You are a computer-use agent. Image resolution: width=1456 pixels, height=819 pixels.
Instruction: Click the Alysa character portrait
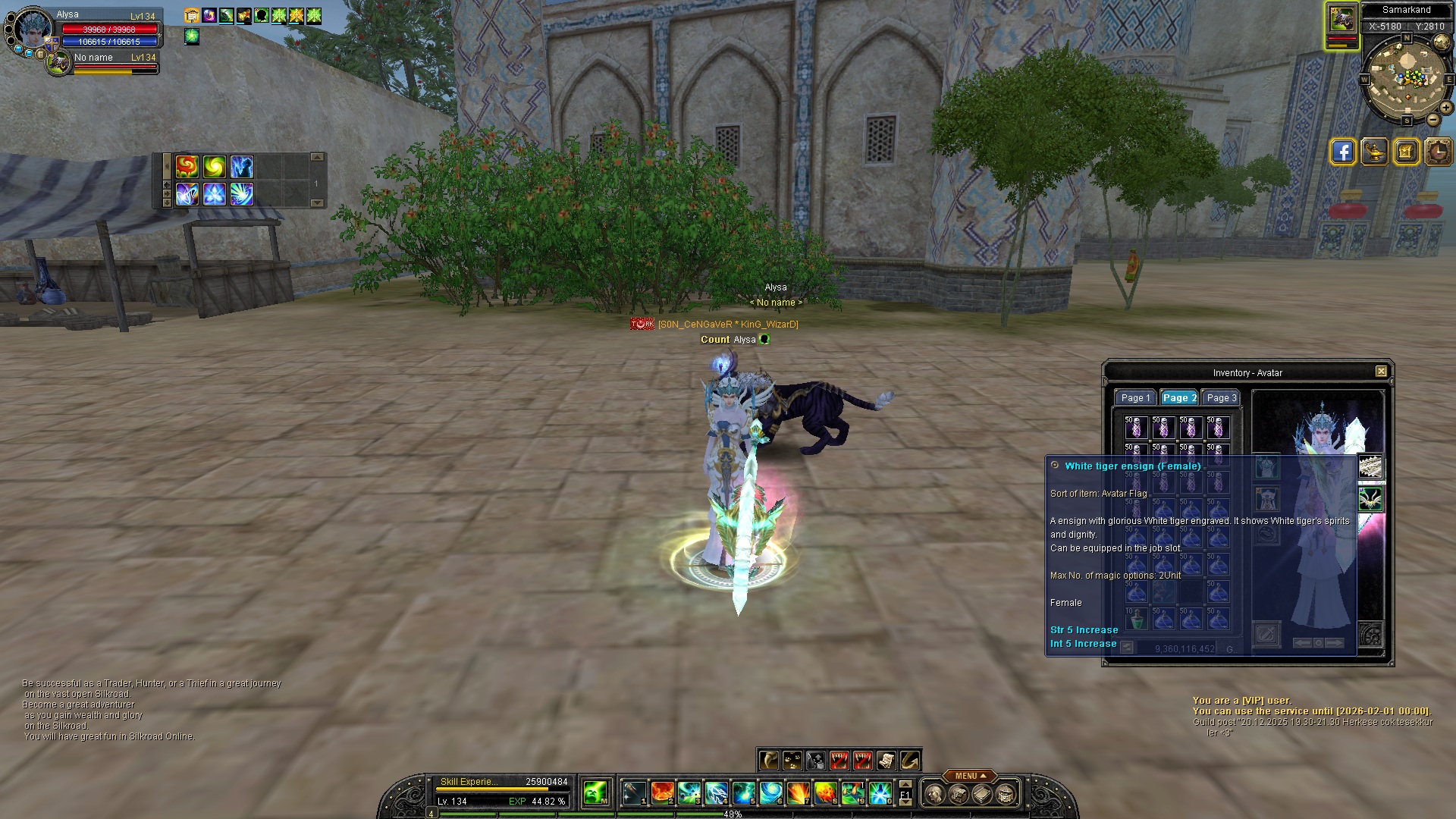click(x=33, y=29)
